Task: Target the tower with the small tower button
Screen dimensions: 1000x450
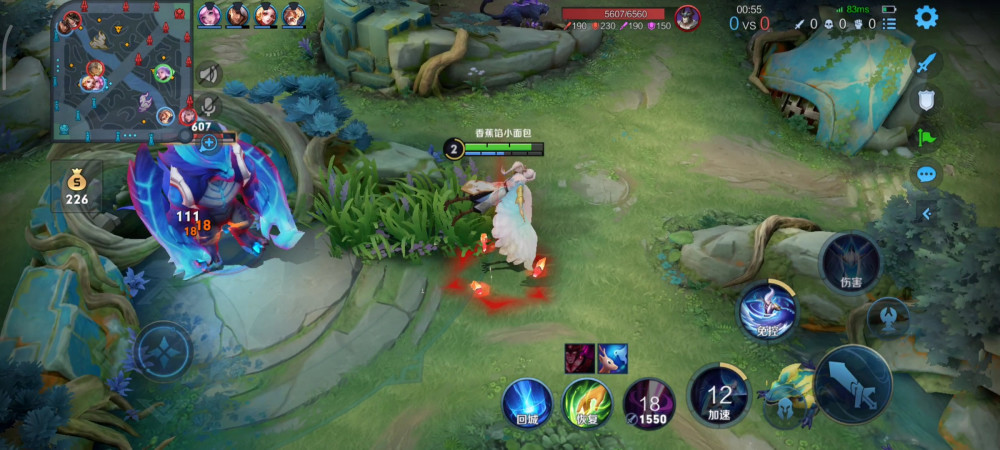Action: point(888,319)
